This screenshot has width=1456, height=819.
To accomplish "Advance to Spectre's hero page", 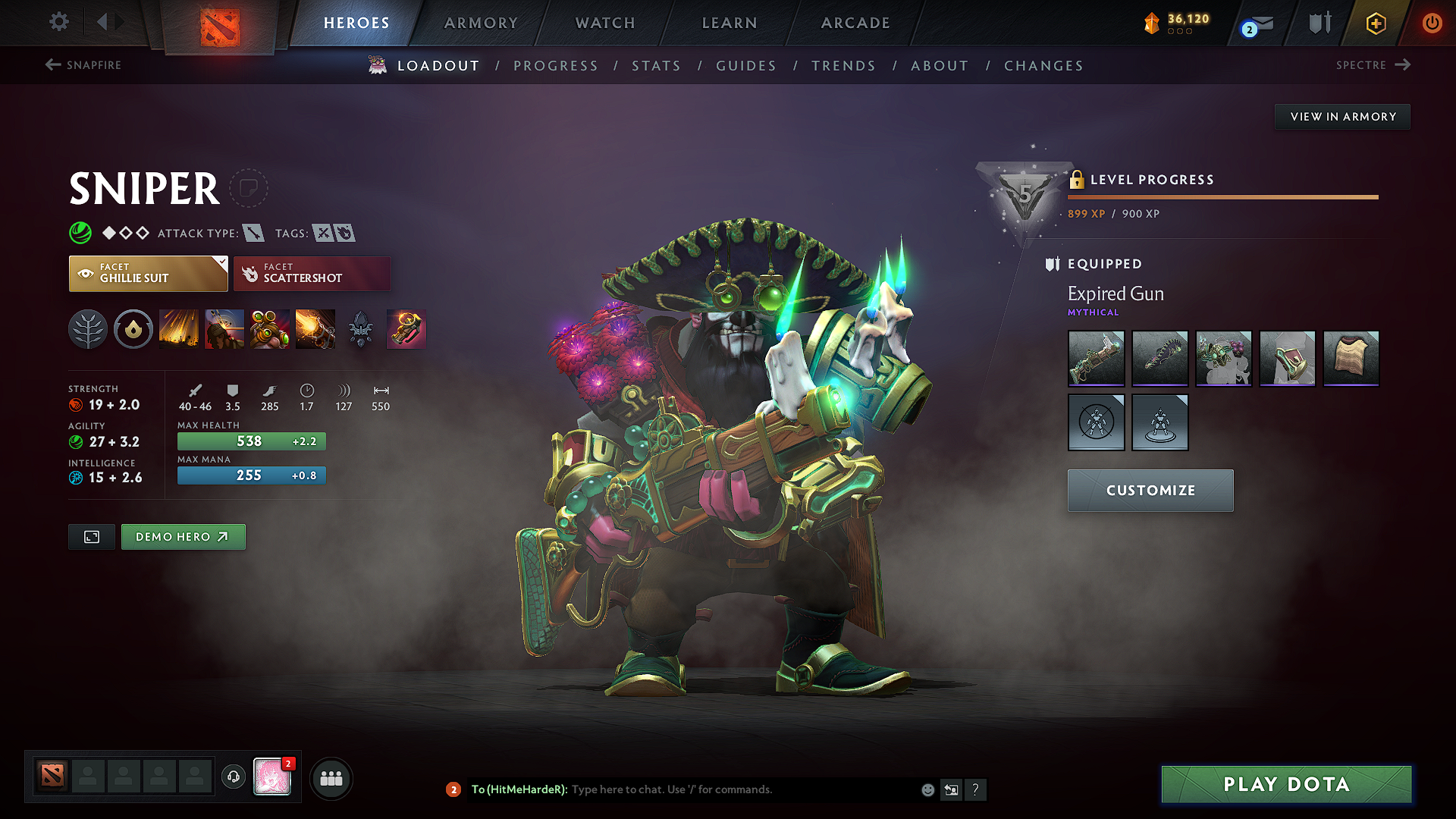I will point(1373,65).
